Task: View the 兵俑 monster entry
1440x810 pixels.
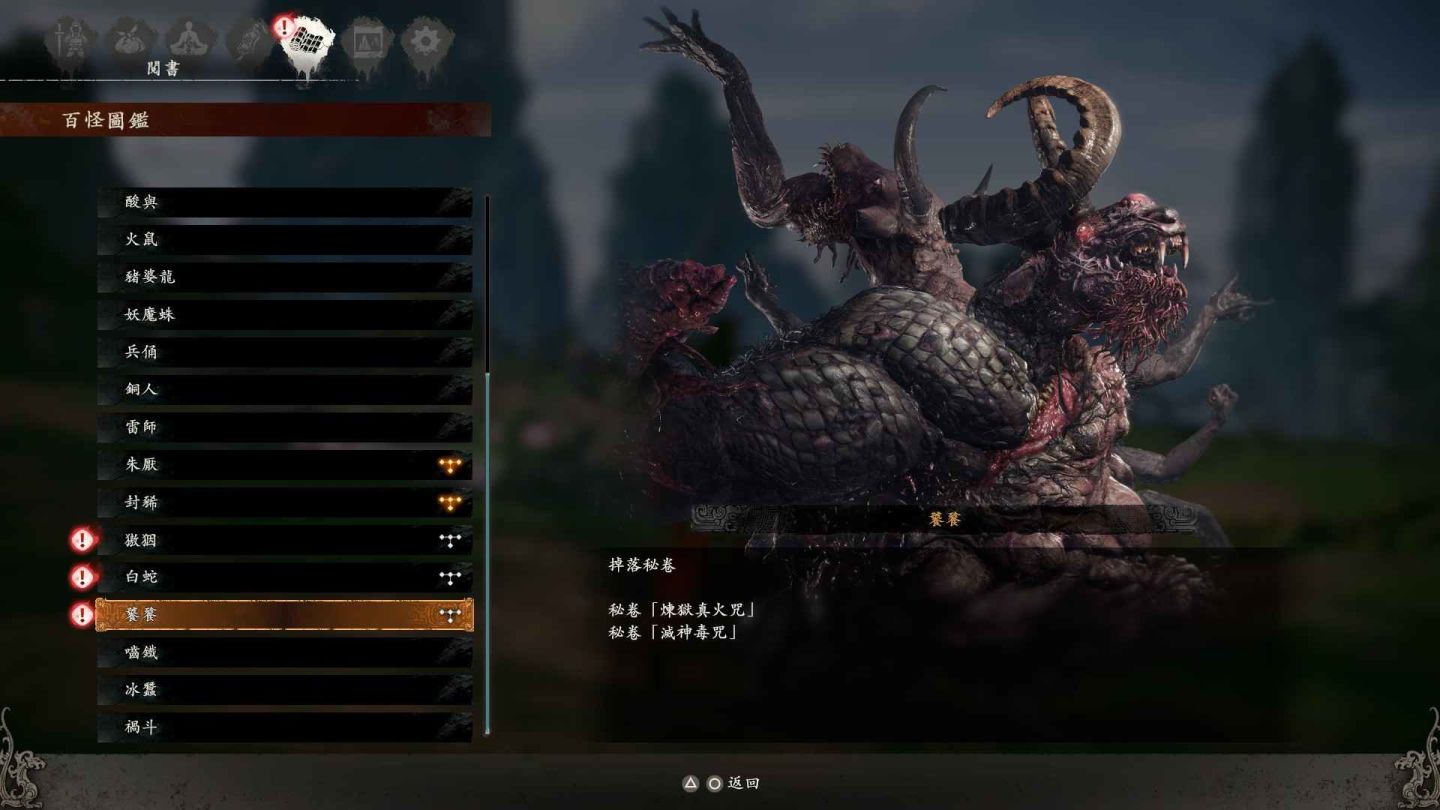Action: tap(284, 352)
